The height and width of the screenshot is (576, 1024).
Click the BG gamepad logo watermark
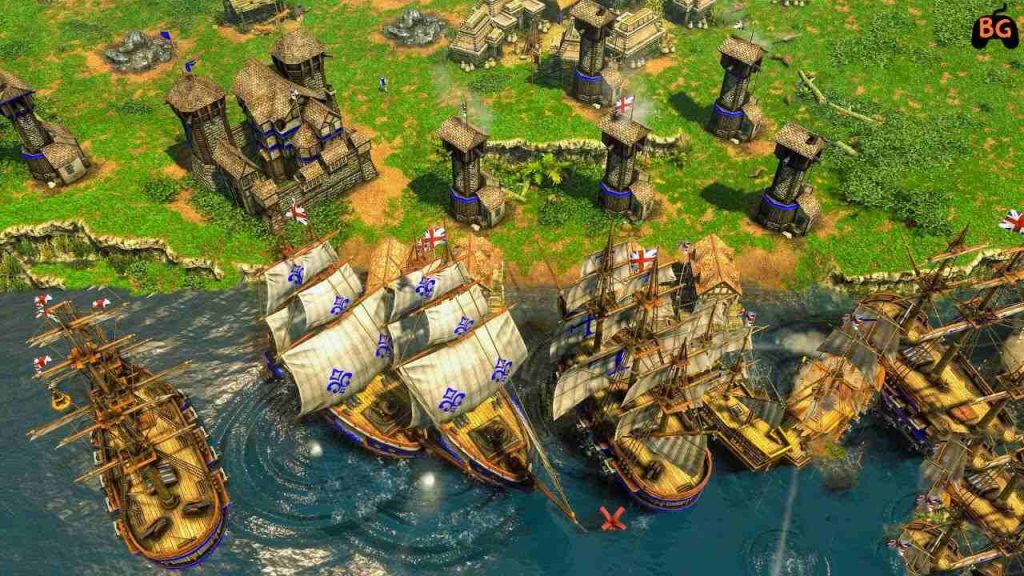click(x=995, y=28)
